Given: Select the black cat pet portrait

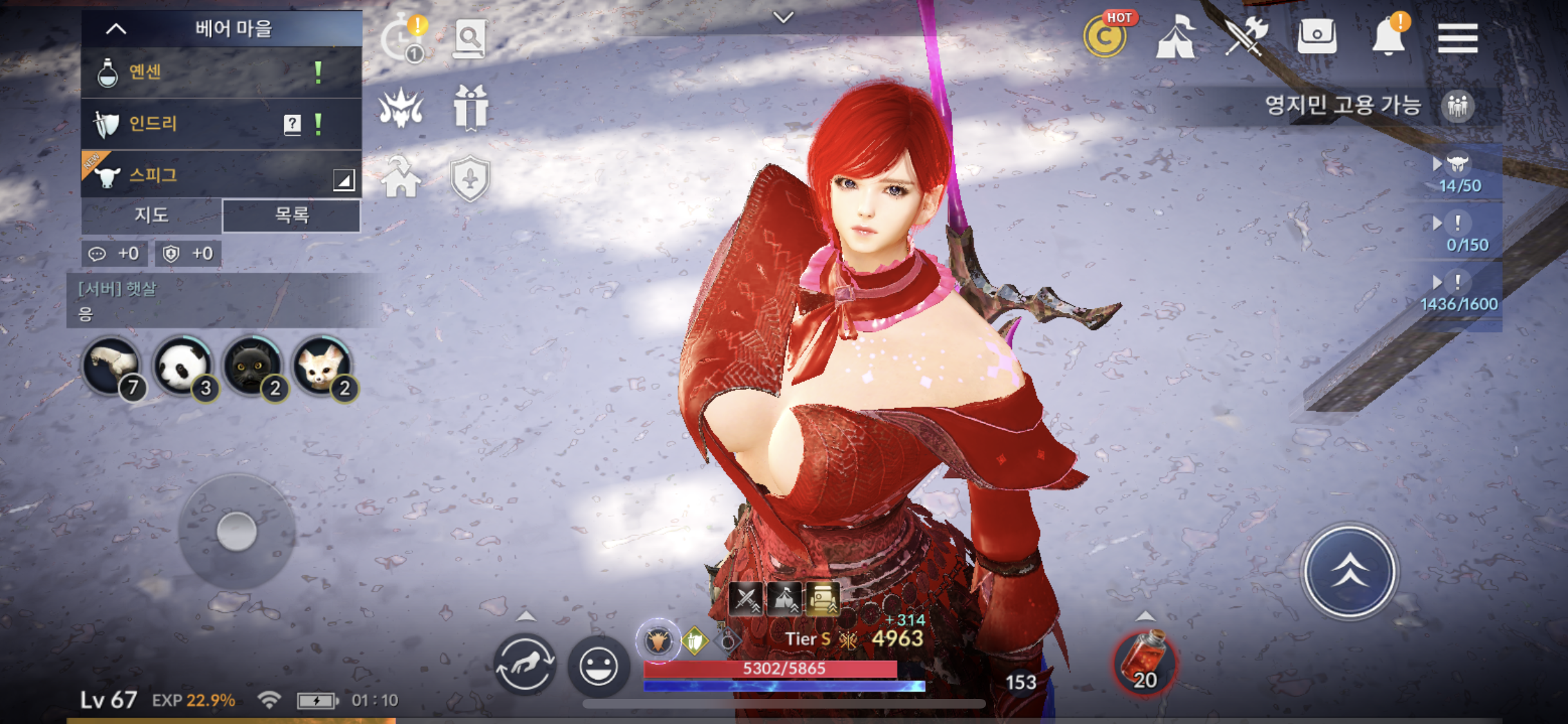Looking at the screenshot, I should [253, 366].
